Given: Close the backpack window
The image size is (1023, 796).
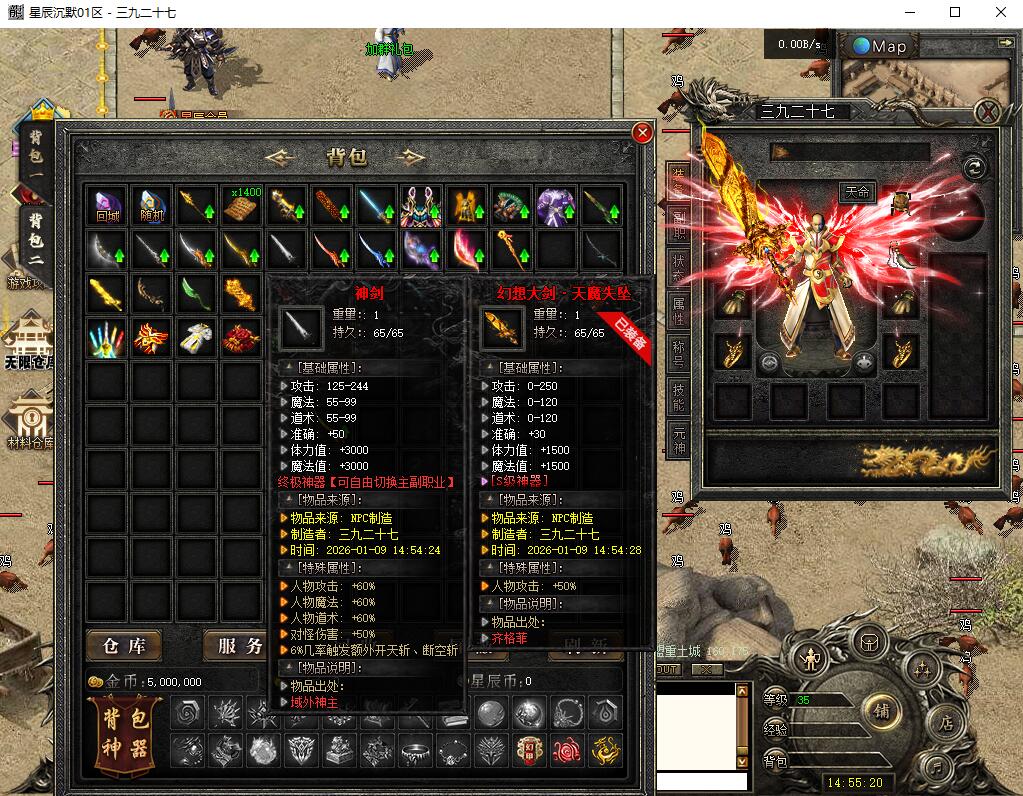Looking at the screenshot, I should pos(642,132).
